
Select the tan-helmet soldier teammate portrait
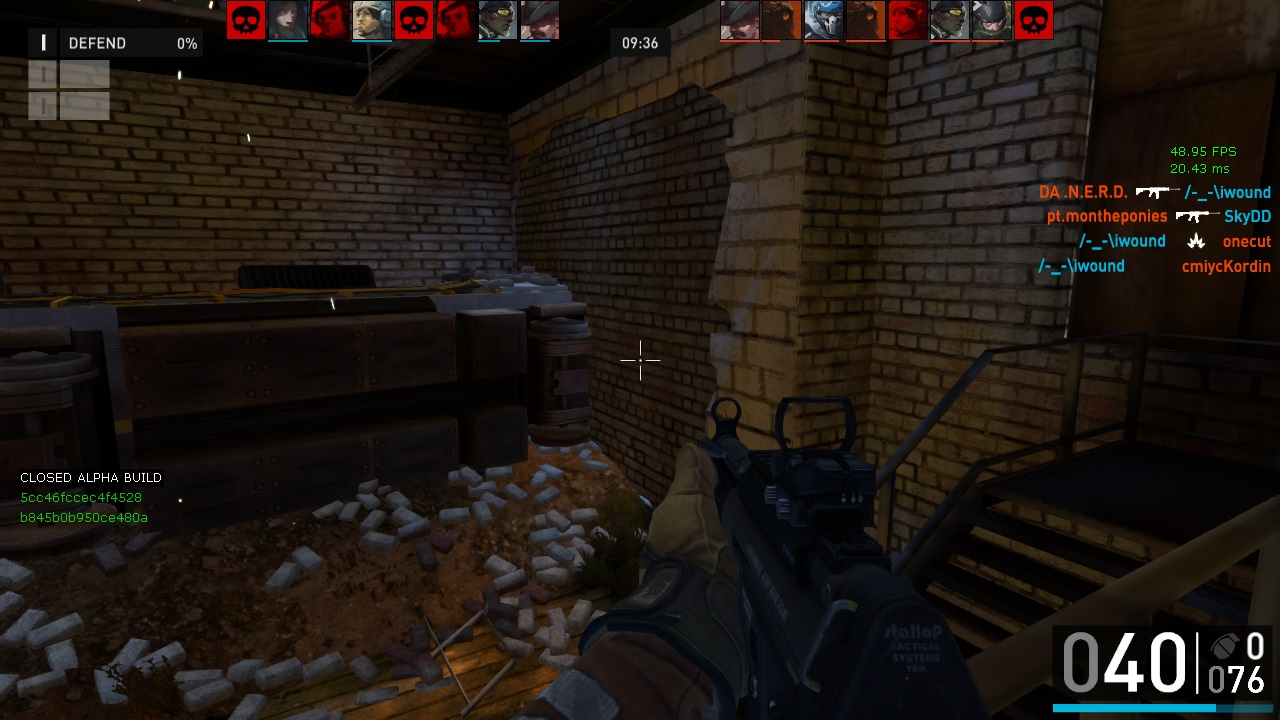(x=372, y=20)
